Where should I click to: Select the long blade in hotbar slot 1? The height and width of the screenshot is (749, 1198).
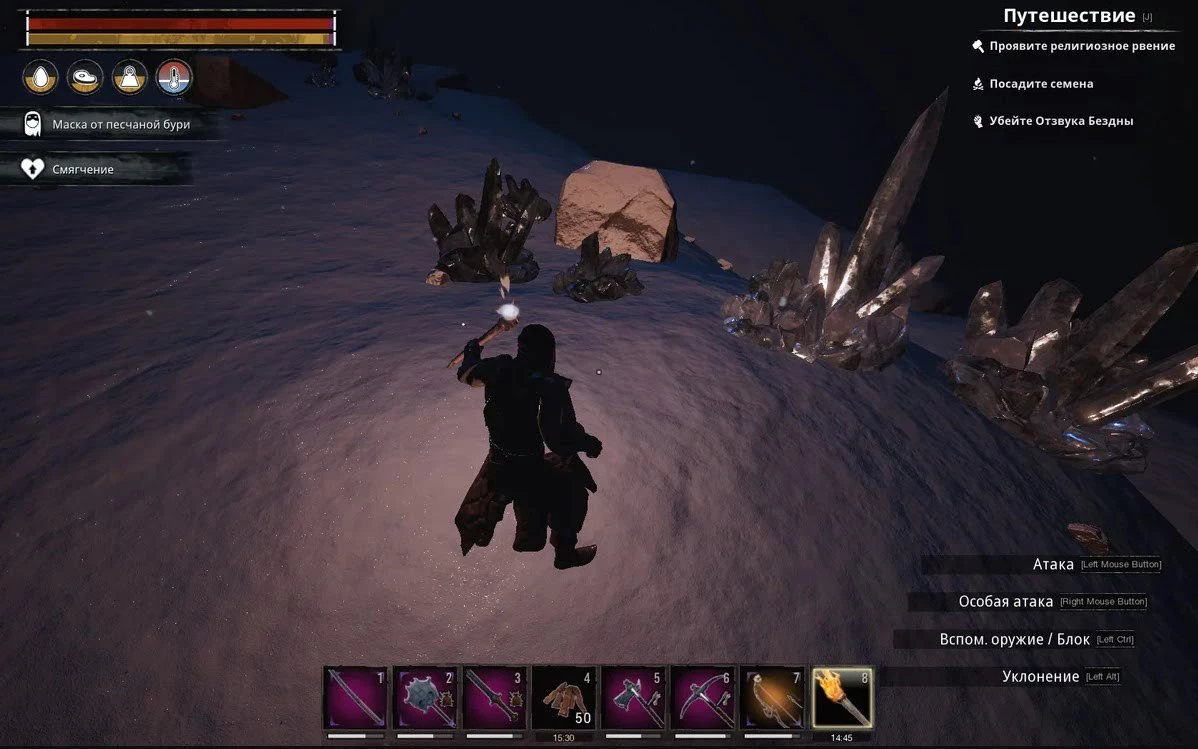(355, 698)
